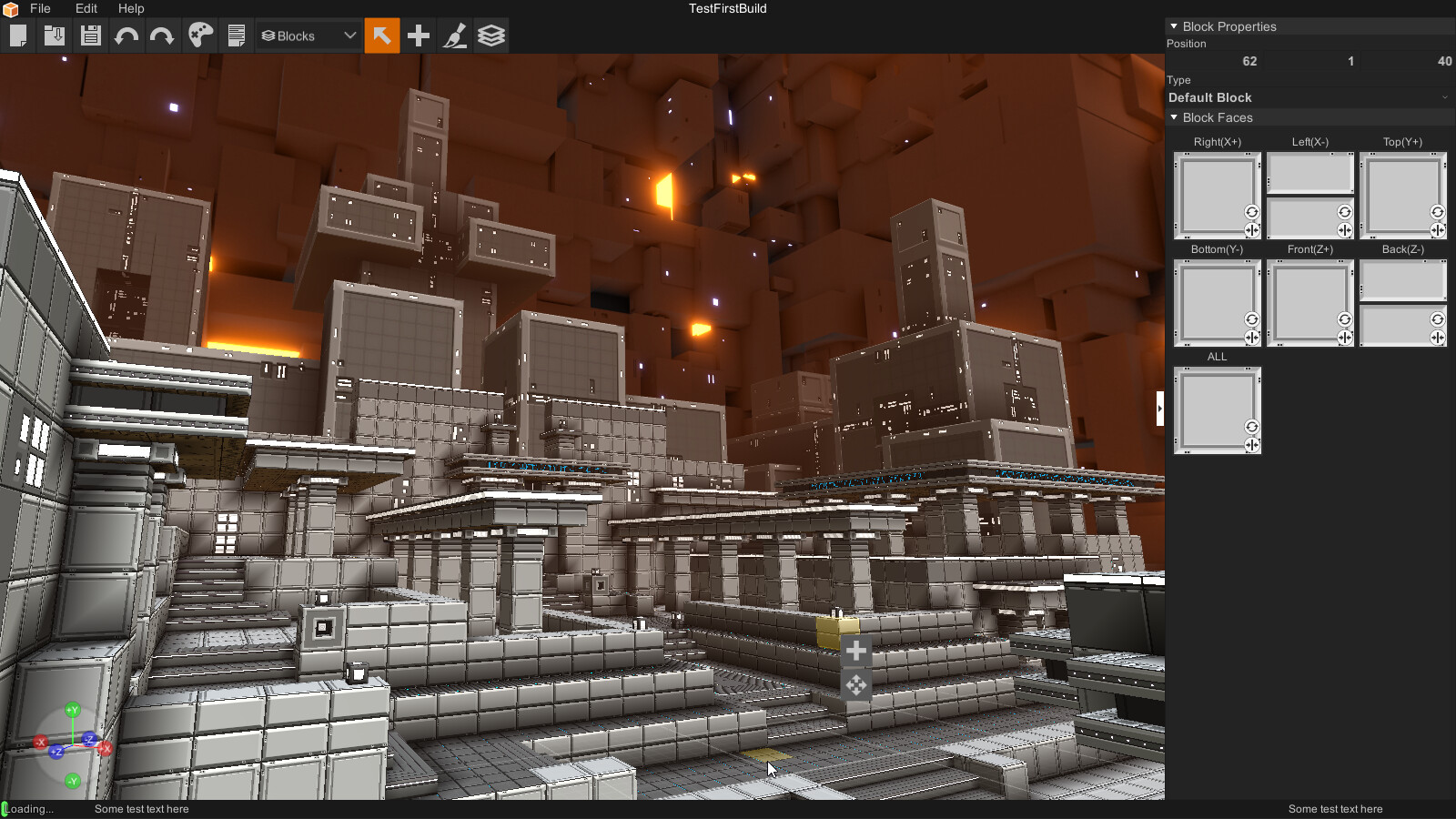Redo the last undone action
Image resolution: width=1456 pixels, height=819 pixels.
pyautogui.click(x=162, y=36)
